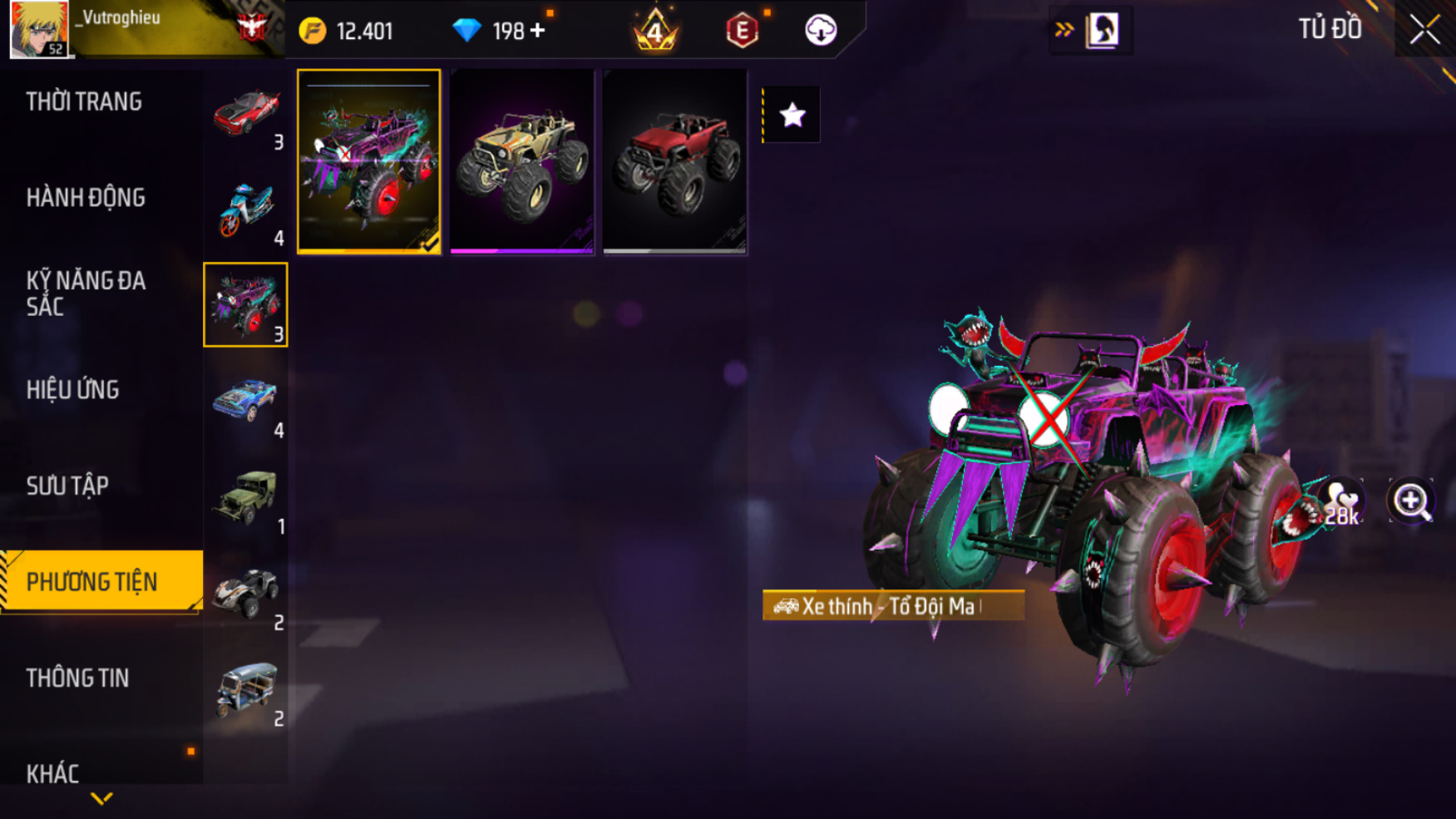Select the Kỹ Năng Đa Sắc category
Viewport: 1456px width, 819px height.
point(86,294)
